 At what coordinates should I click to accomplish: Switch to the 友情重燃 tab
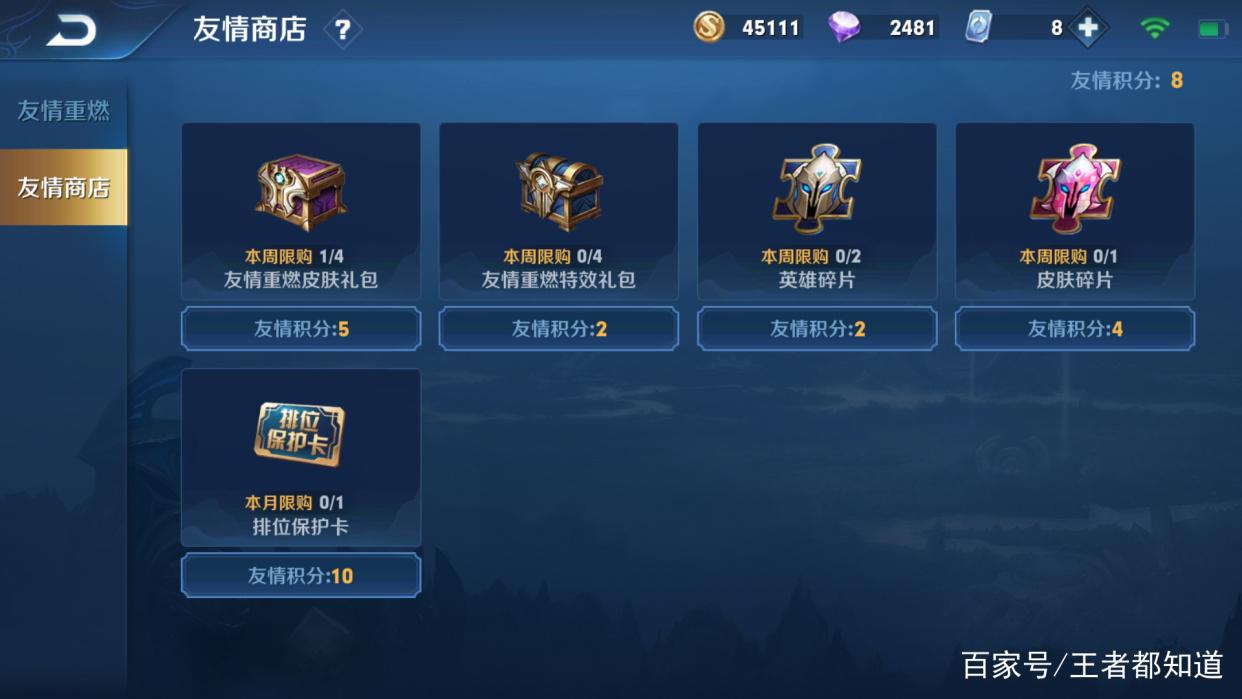(x=63, y=111)
